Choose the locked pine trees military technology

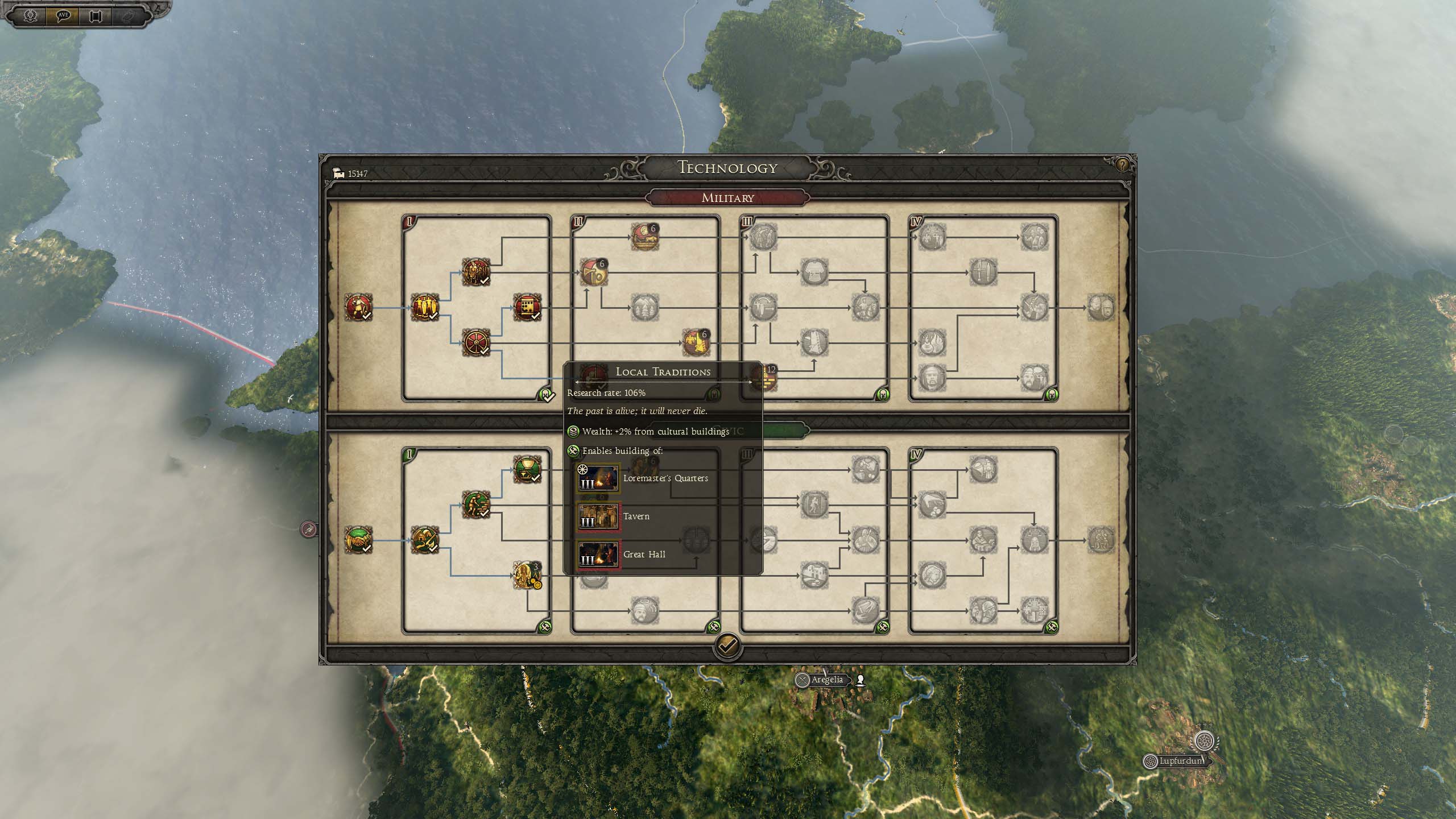click(x=644, y=308)
